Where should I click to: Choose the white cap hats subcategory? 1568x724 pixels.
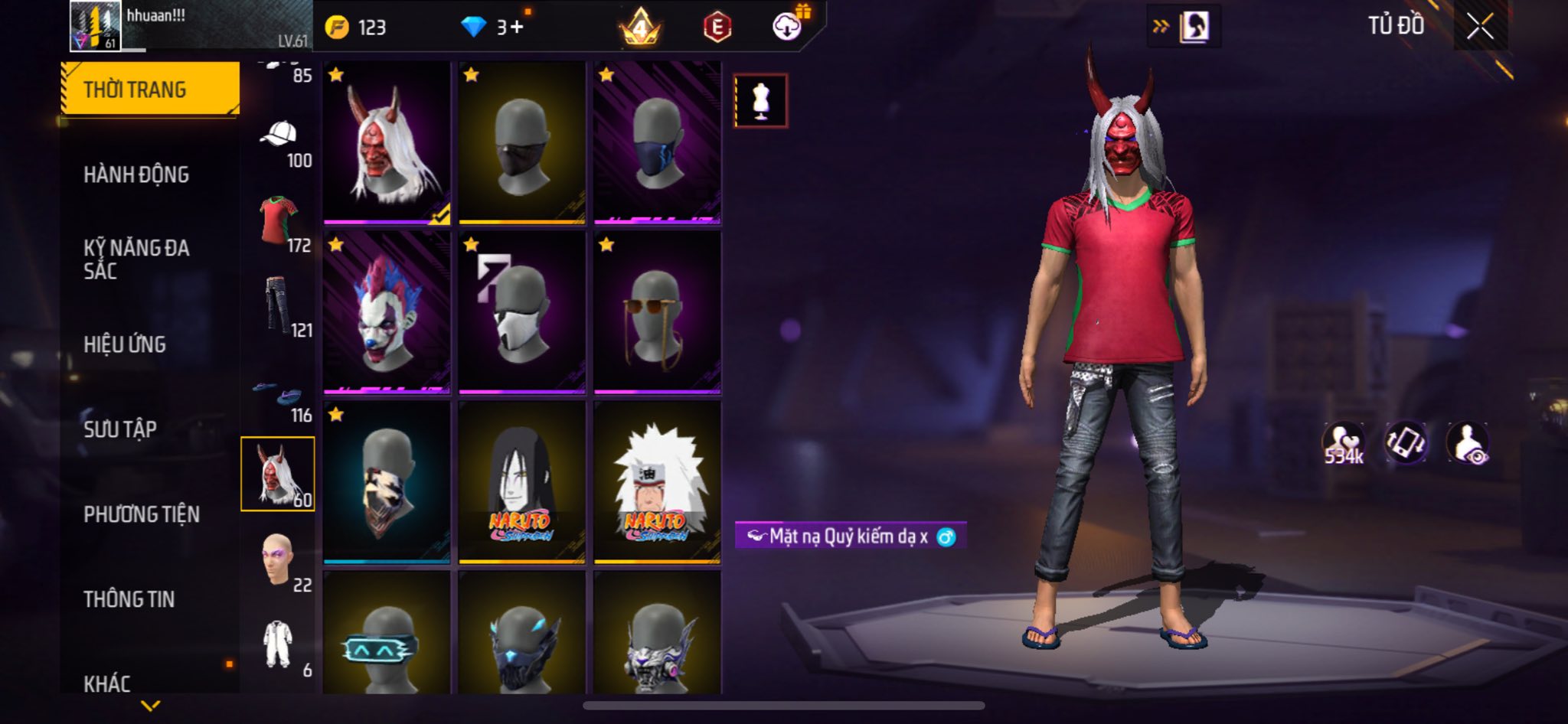[x=279, y=139]
